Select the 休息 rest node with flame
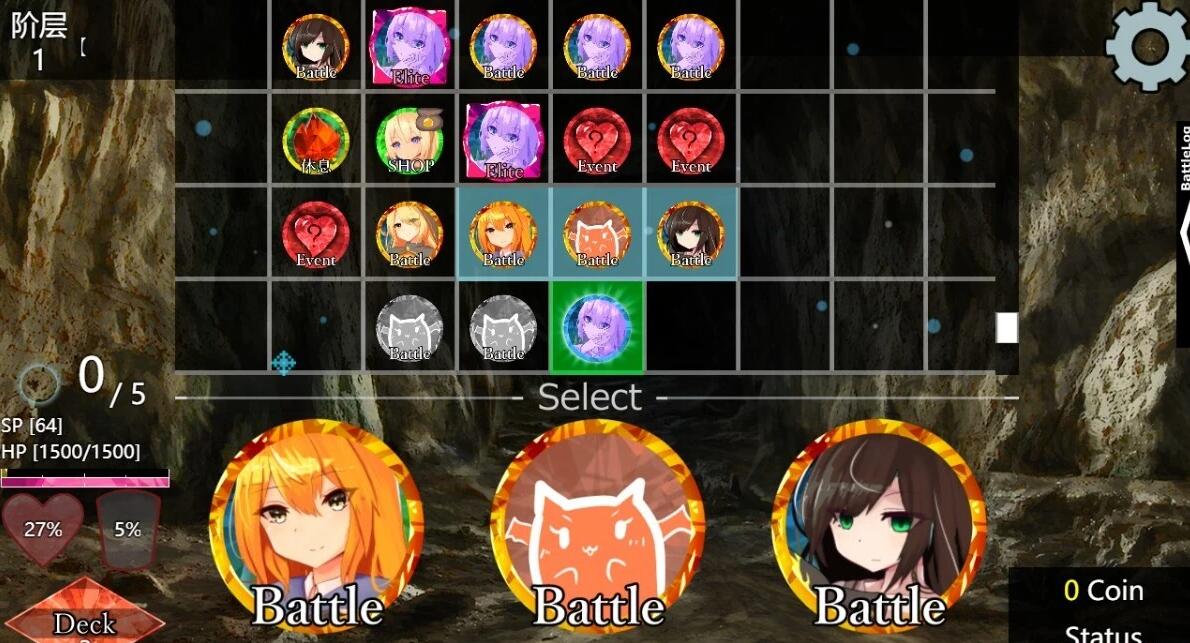 pos(316,140)
